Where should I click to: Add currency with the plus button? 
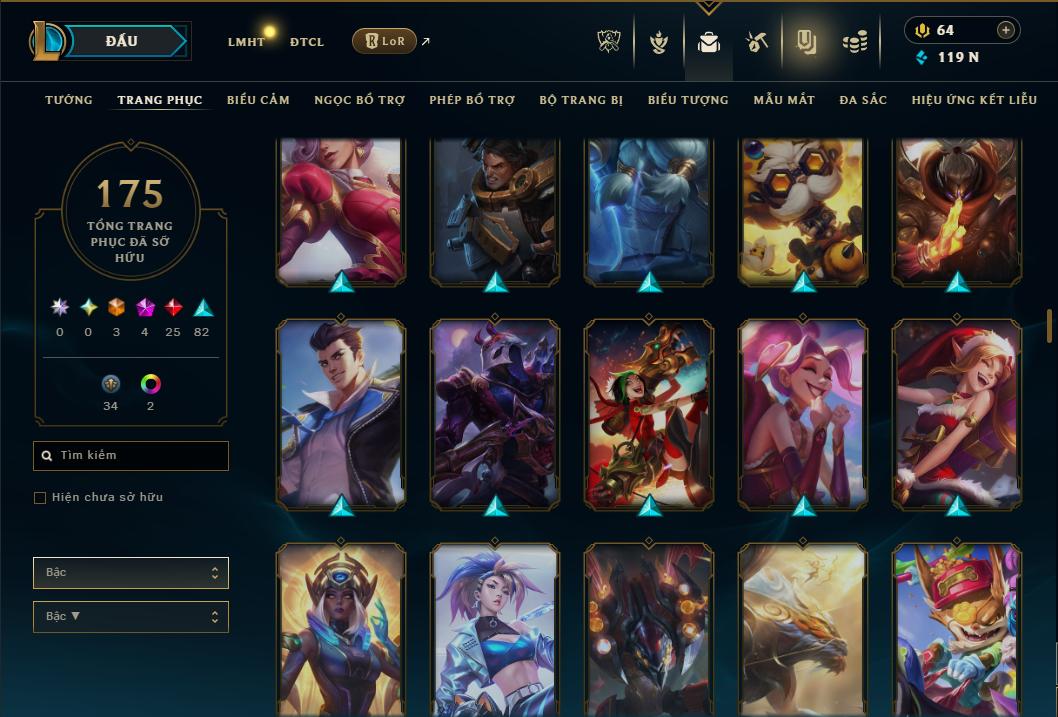pos(1005,30)
